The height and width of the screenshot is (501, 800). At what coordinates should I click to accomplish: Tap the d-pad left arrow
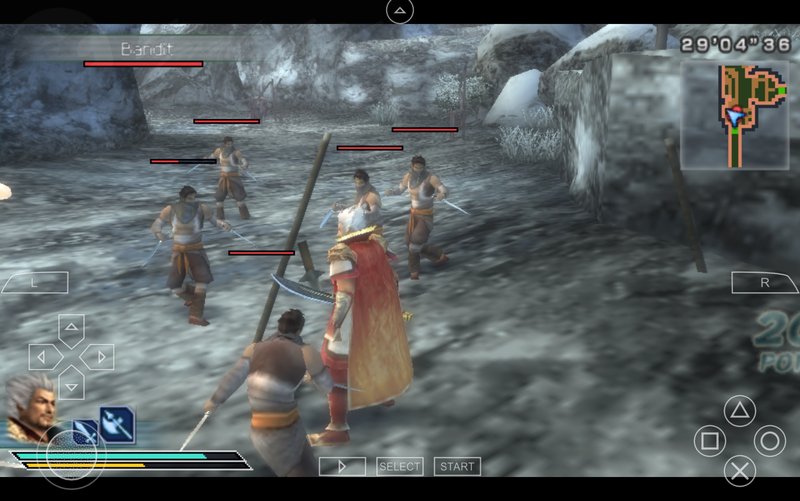pos(44,357)
